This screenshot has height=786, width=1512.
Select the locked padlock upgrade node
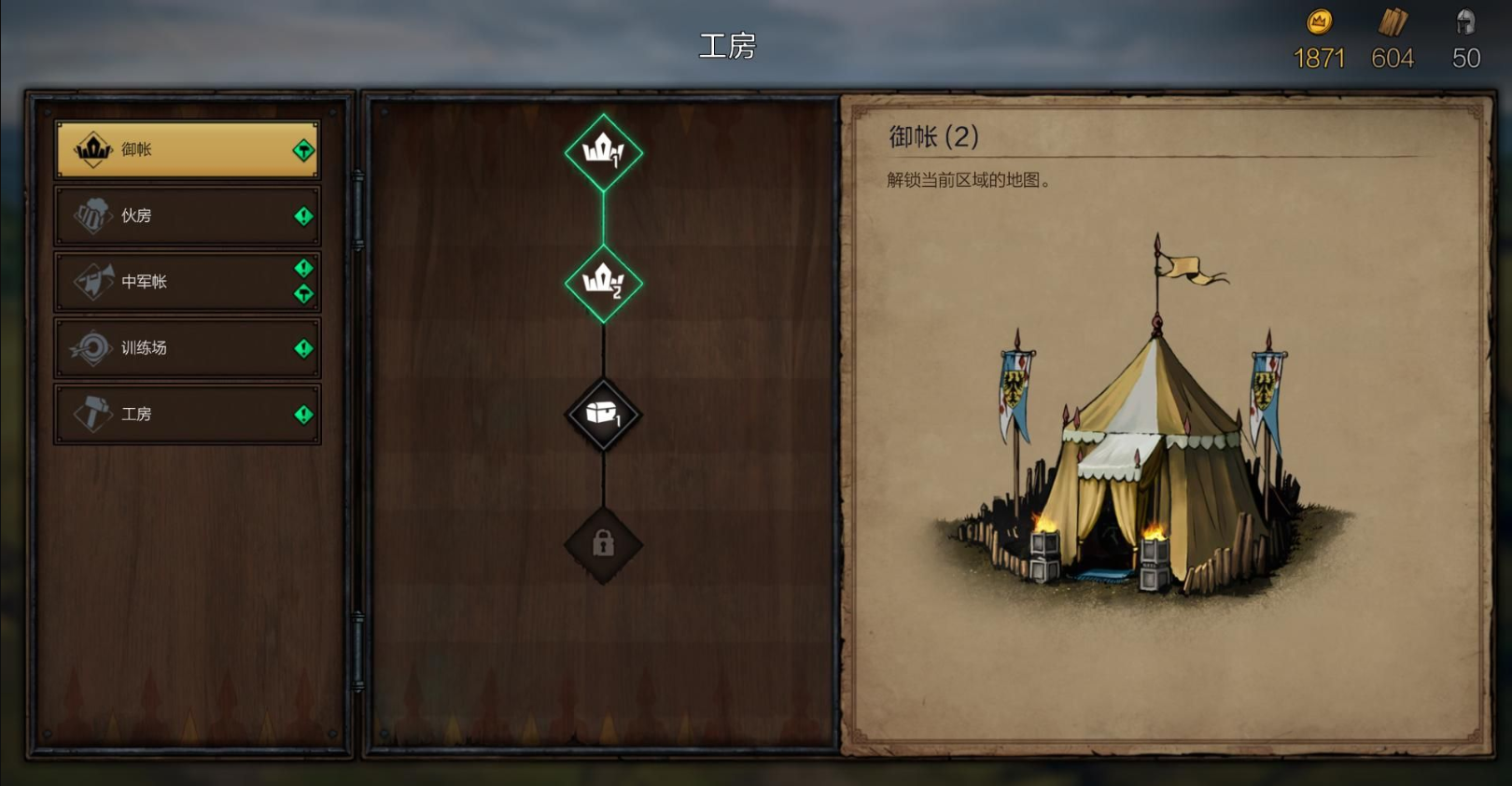tap(603, 544)
